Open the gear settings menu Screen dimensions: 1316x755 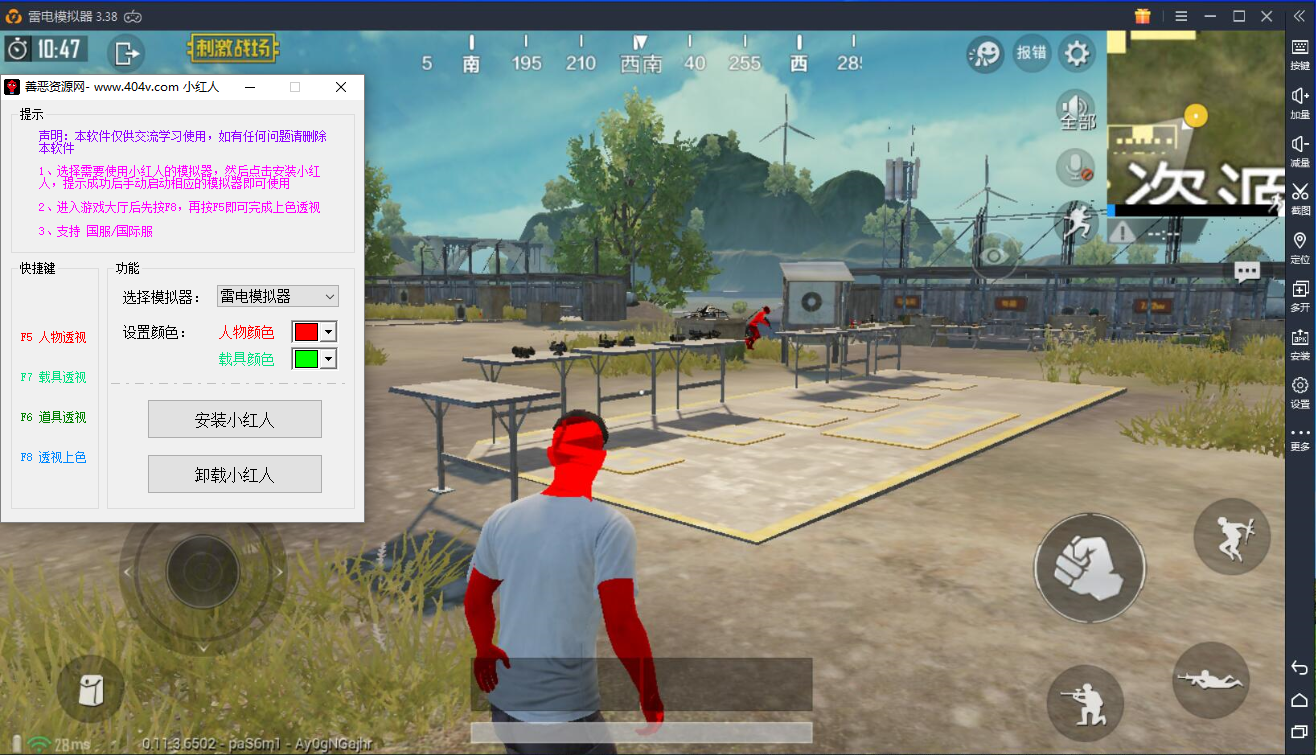[1077, 53]
